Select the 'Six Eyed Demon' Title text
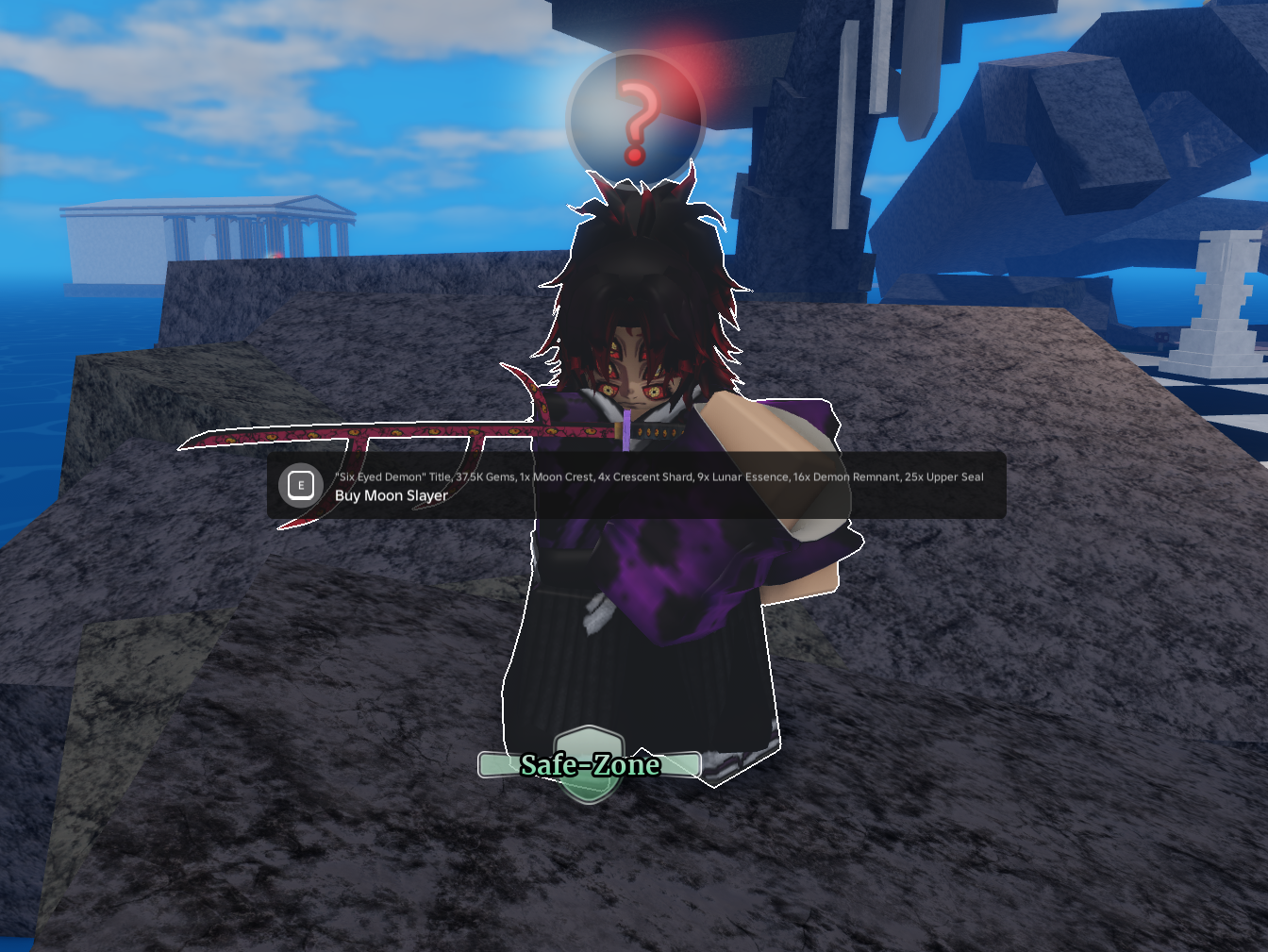 [390, 476]
